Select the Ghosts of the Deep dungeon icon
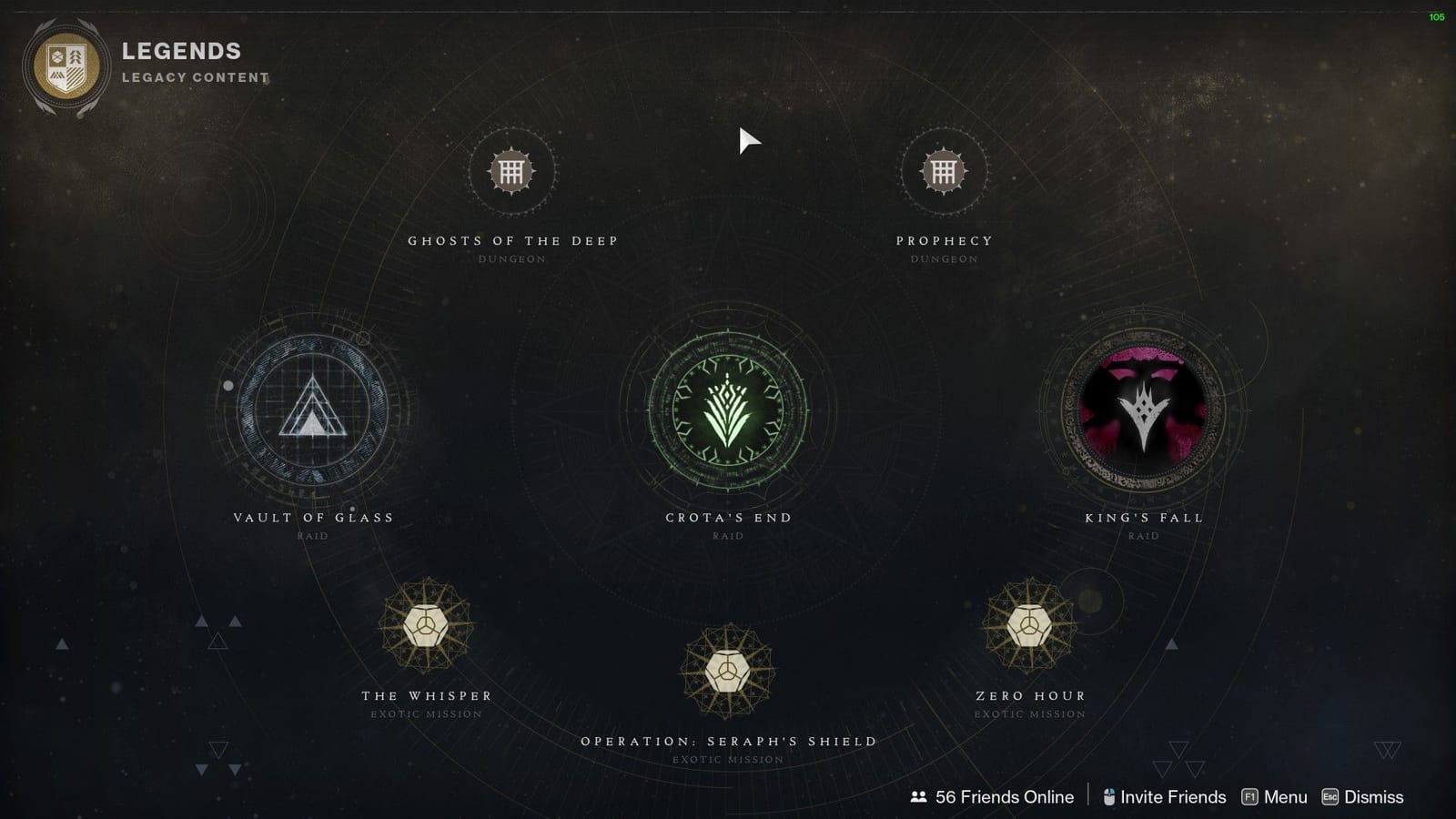 pos(512,171)
